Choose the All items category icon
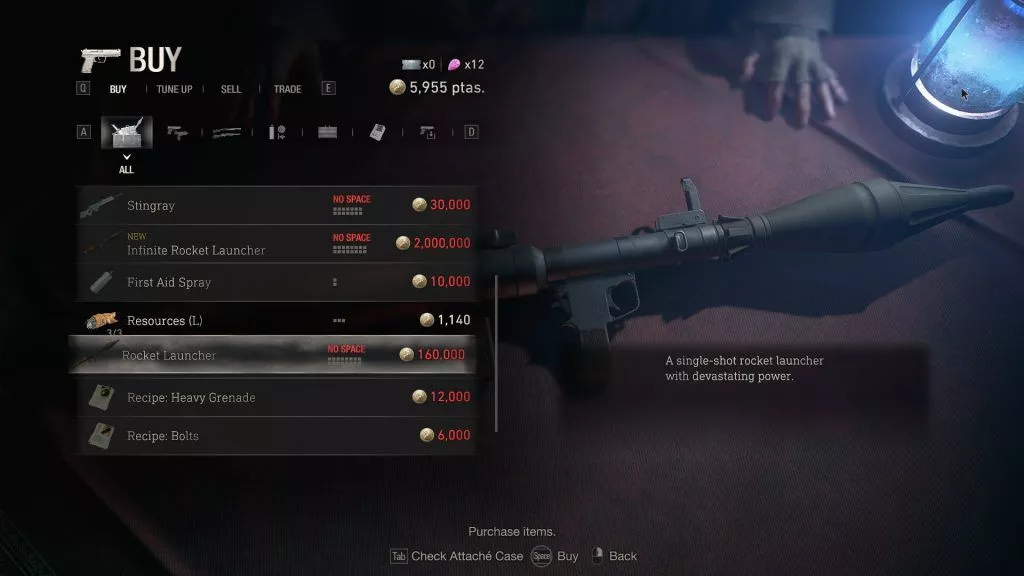This screenshot has height=576, width=1024. [x=126, y=132]
